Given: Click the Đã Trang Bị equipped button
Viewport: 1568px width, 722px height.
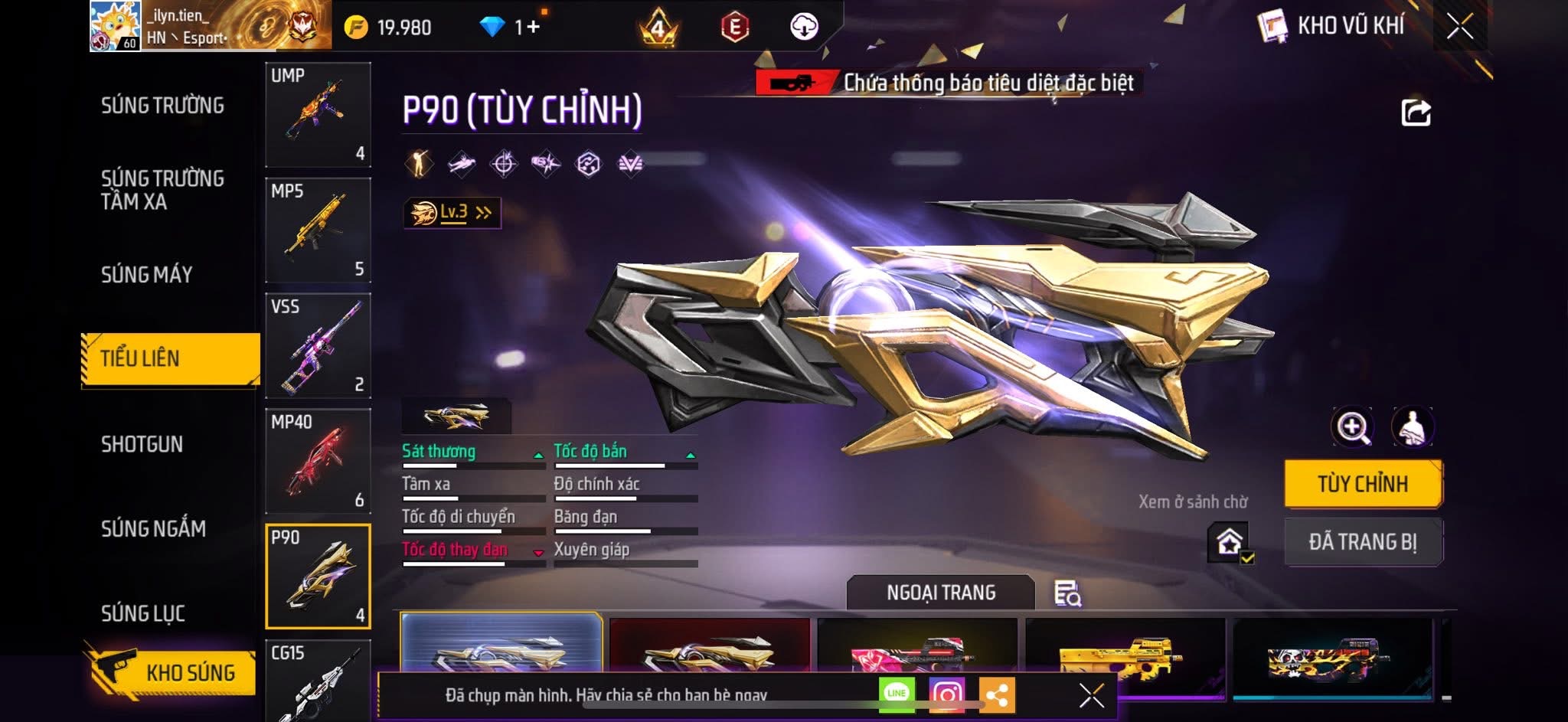Looking at the screenshot, I should pos(1363,542).
